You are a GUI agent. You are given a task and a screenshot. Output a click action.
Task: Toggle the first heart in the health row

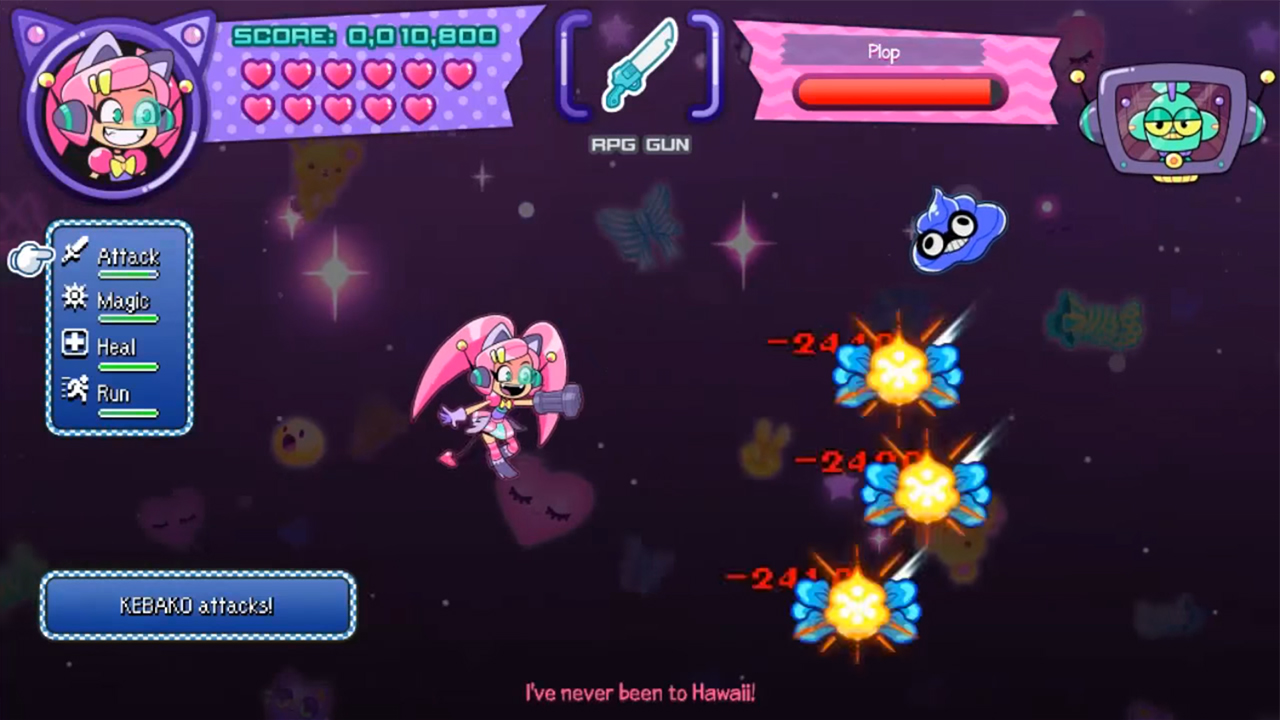pyautogui.click(x=259, y=74)
